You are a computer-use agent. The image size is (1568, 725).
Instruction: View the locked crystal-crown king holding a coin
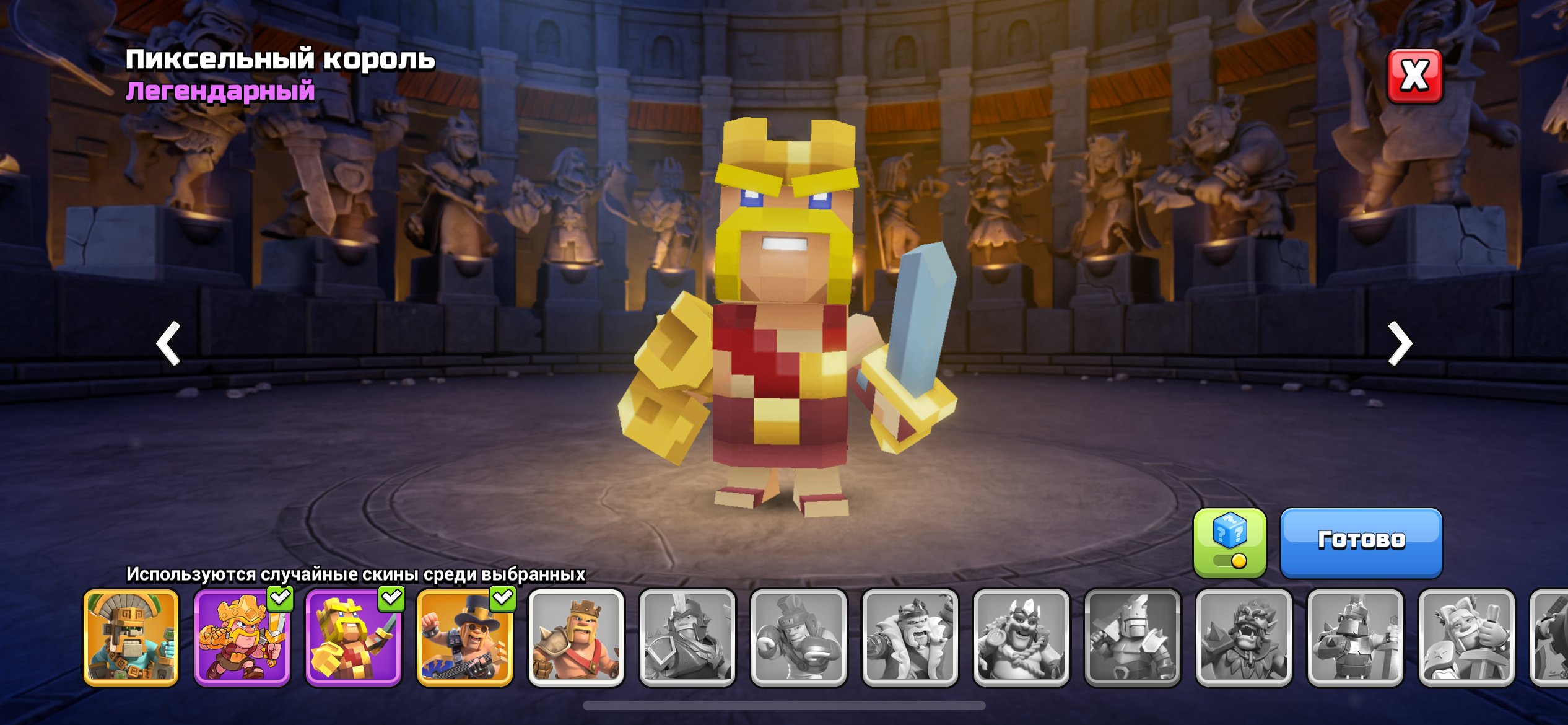click(x=1022, y=638)
